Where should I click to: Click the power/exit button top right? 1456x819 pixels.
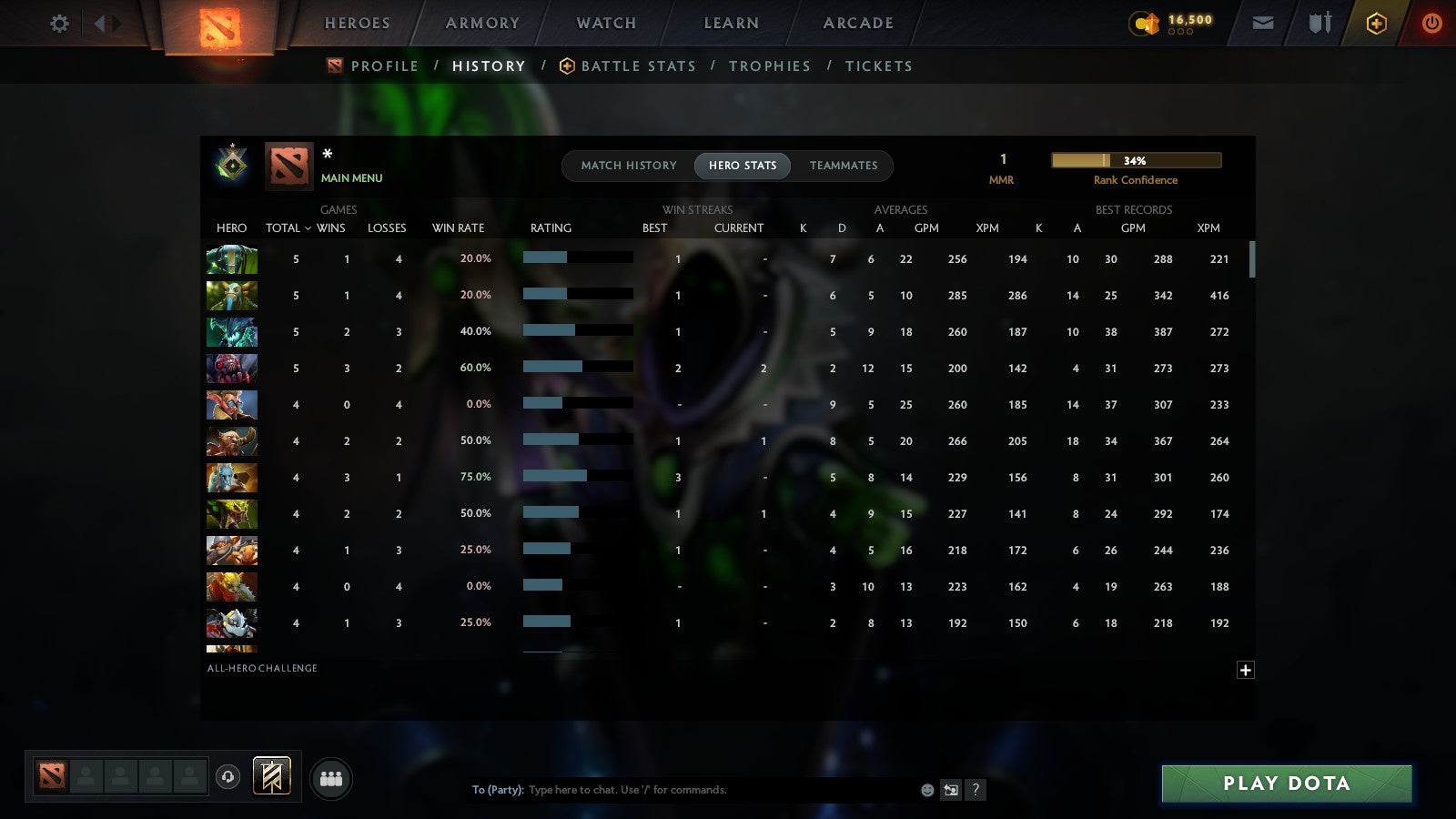tap(1431, 23)
